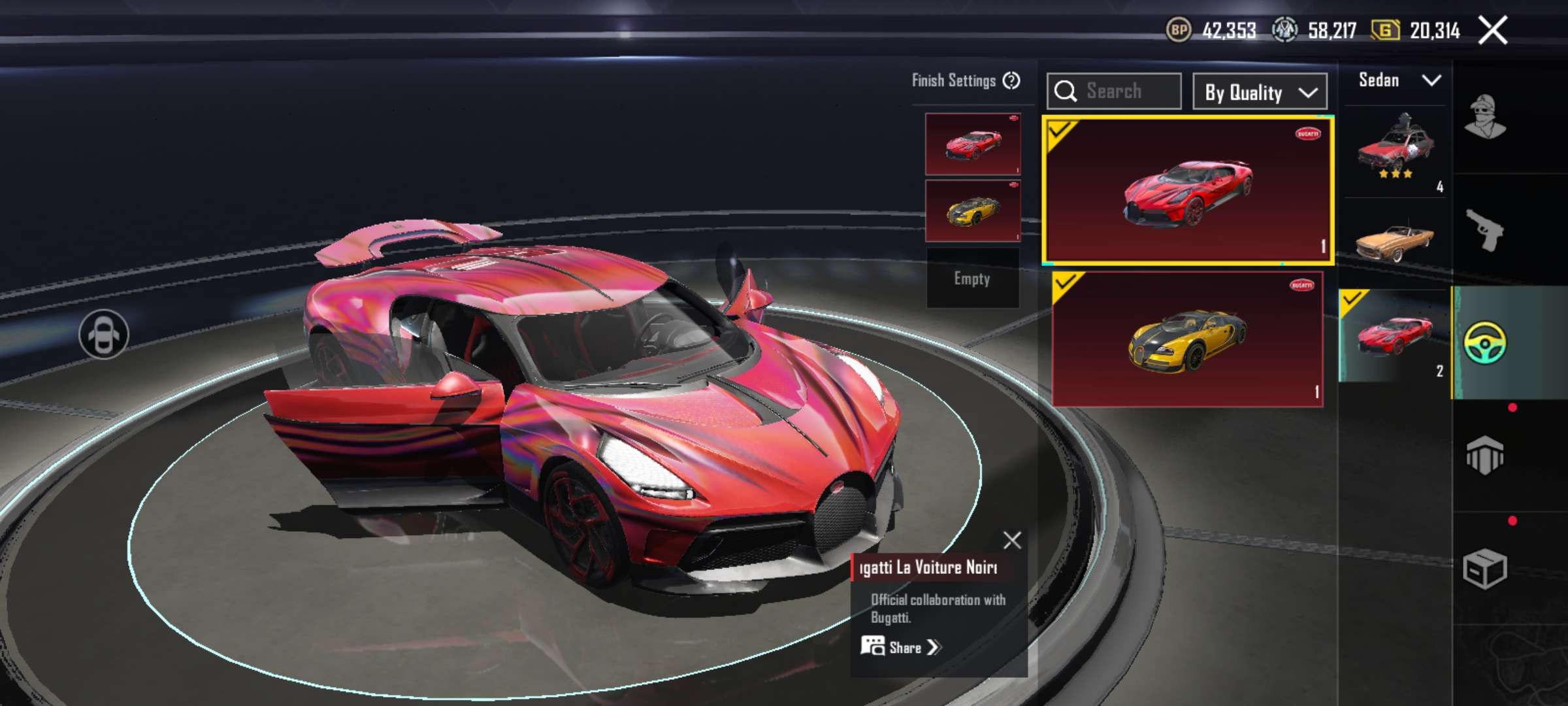Switch to the cube-shaped emblem tab
This screenshot has width=1568, height=706.
click(1484, 454)
